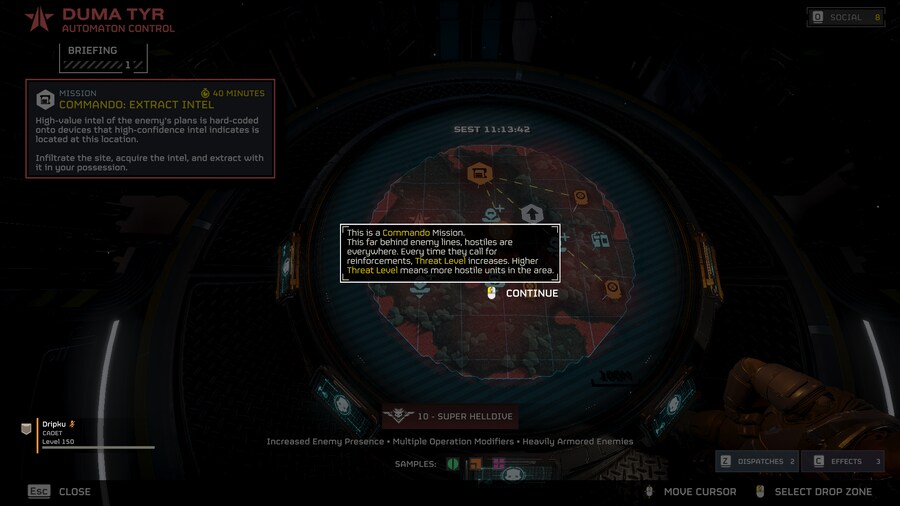Show the Effects list
The image size is (900, 506).
pyautogui.click(x=843, y=461)
